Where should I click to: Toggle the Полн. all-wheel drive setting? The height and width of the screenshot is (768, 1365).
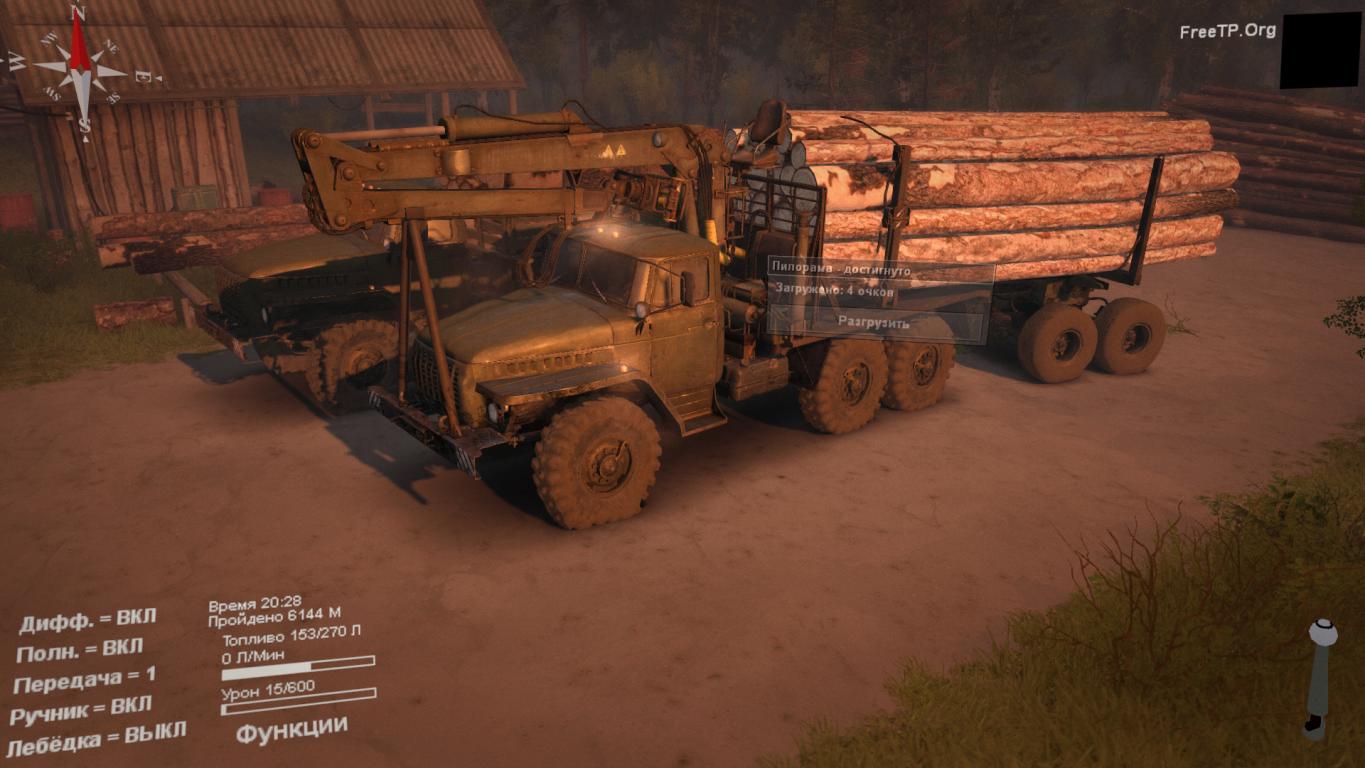pyautogui.click(x=80, y=650)
